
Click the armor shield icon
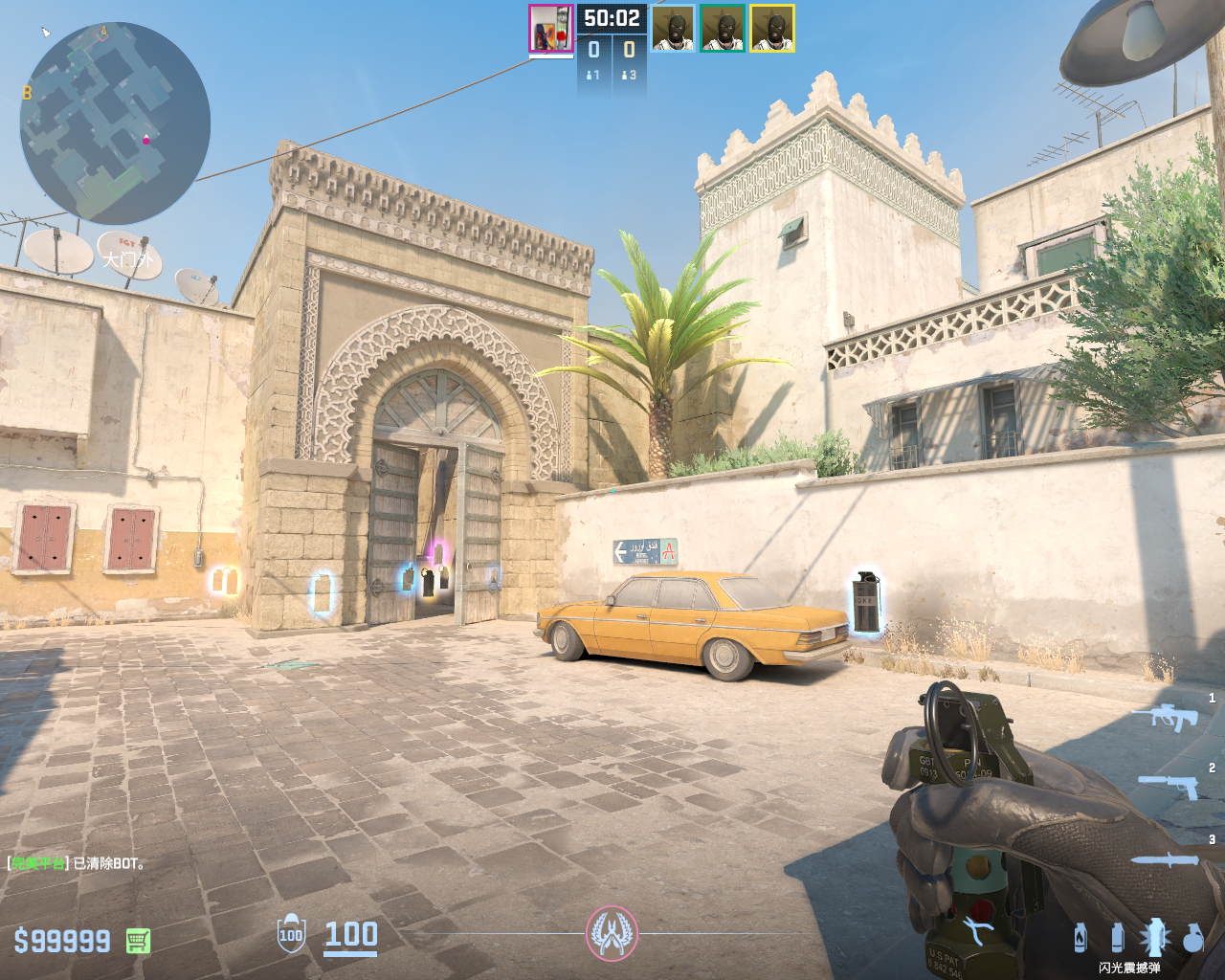pos(291,934)
